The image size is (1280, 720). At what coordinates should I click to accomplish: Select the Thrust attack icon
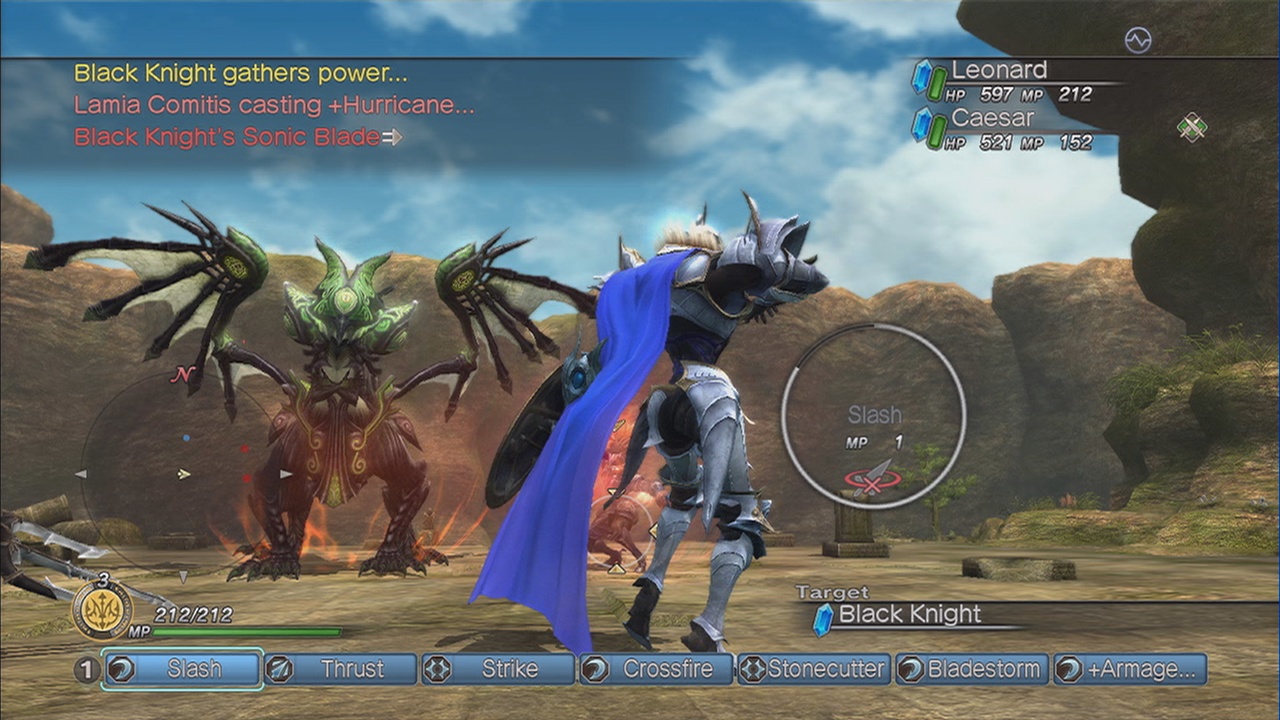pyautogui.click(x=278, y=670)
